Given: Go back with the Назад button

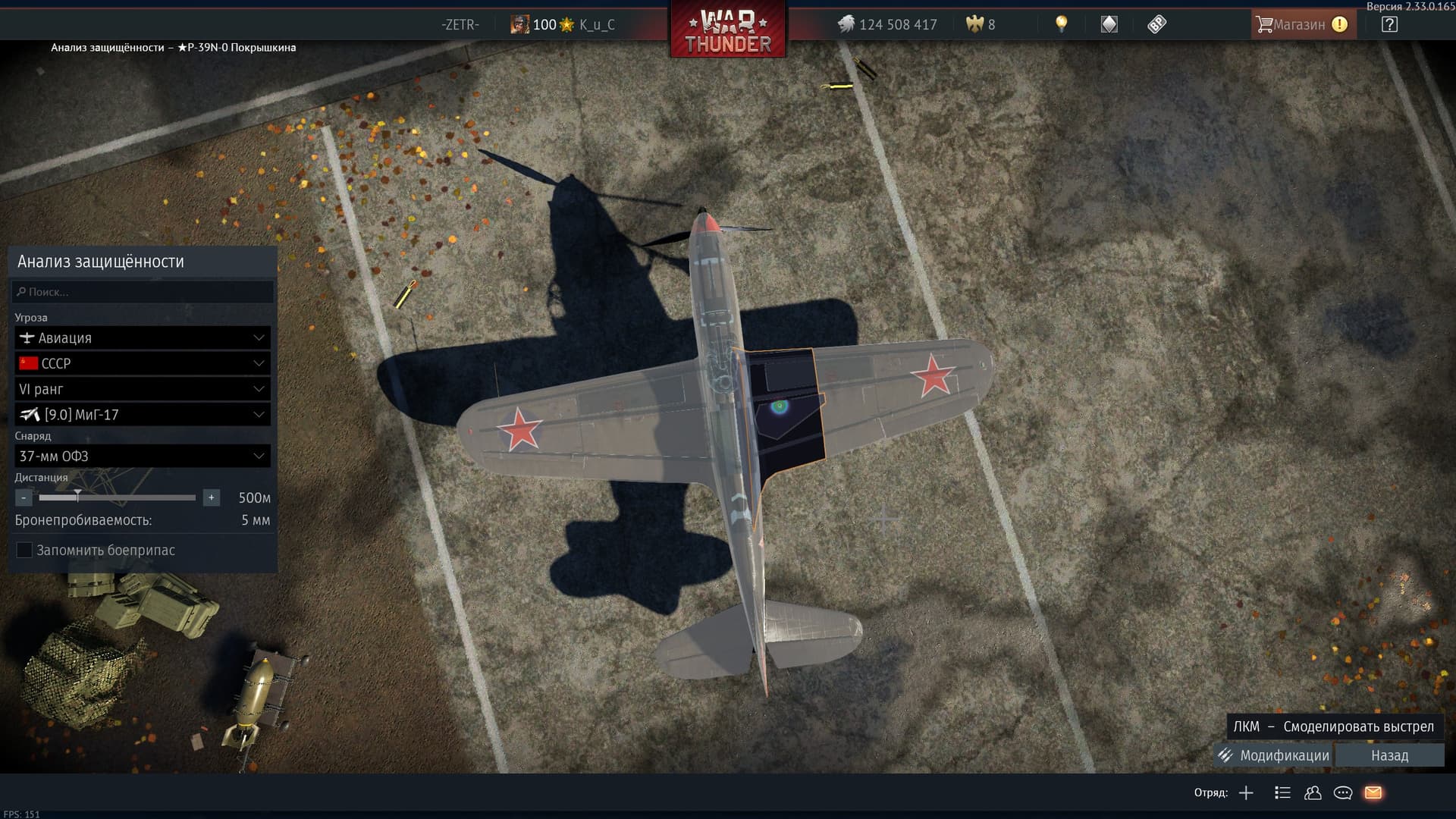Looking at the screenshot, I should pyautogui.click(x=1389, y=755).
